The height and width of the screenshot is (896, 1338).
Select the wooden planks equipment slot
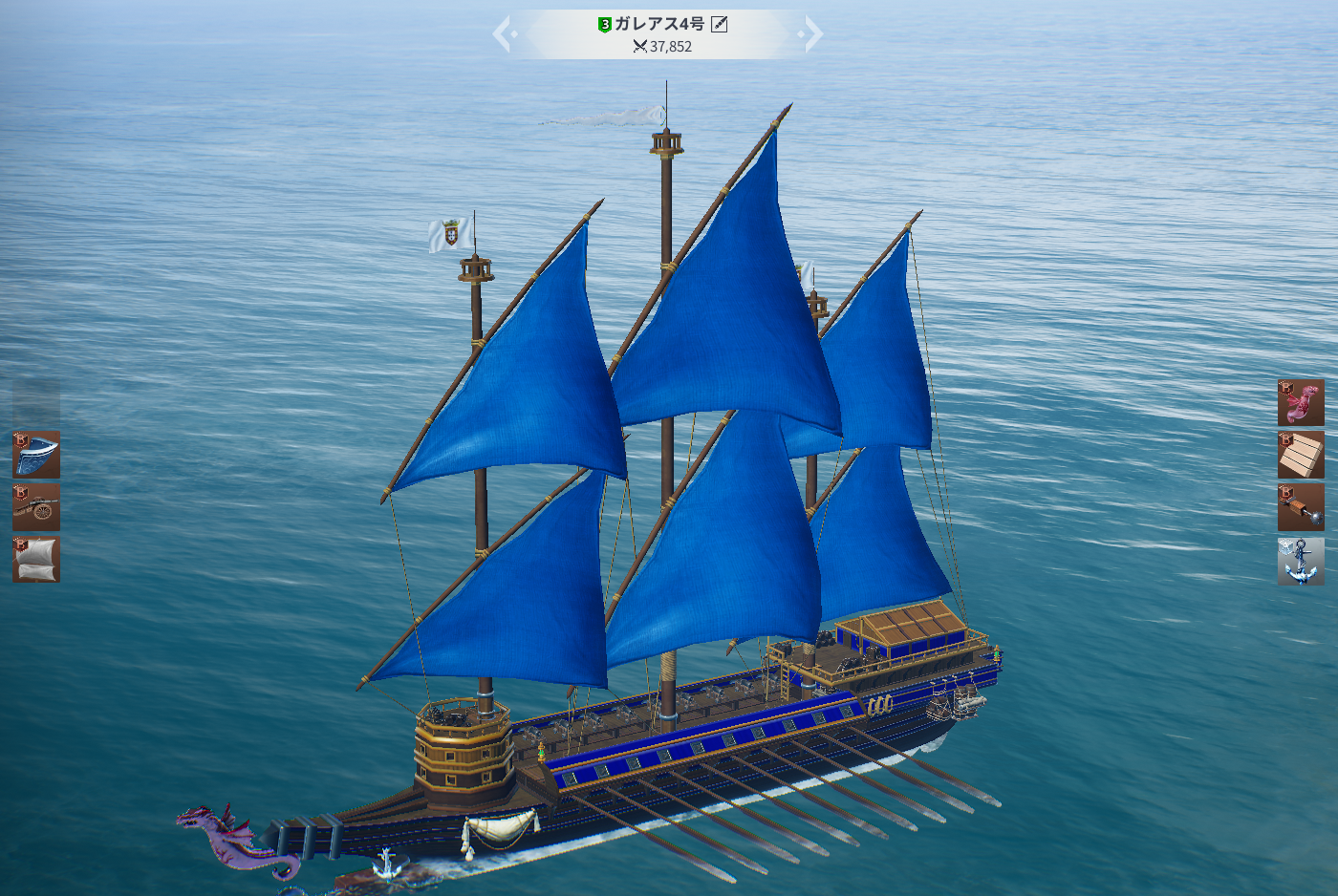[x=1301, y=455]
